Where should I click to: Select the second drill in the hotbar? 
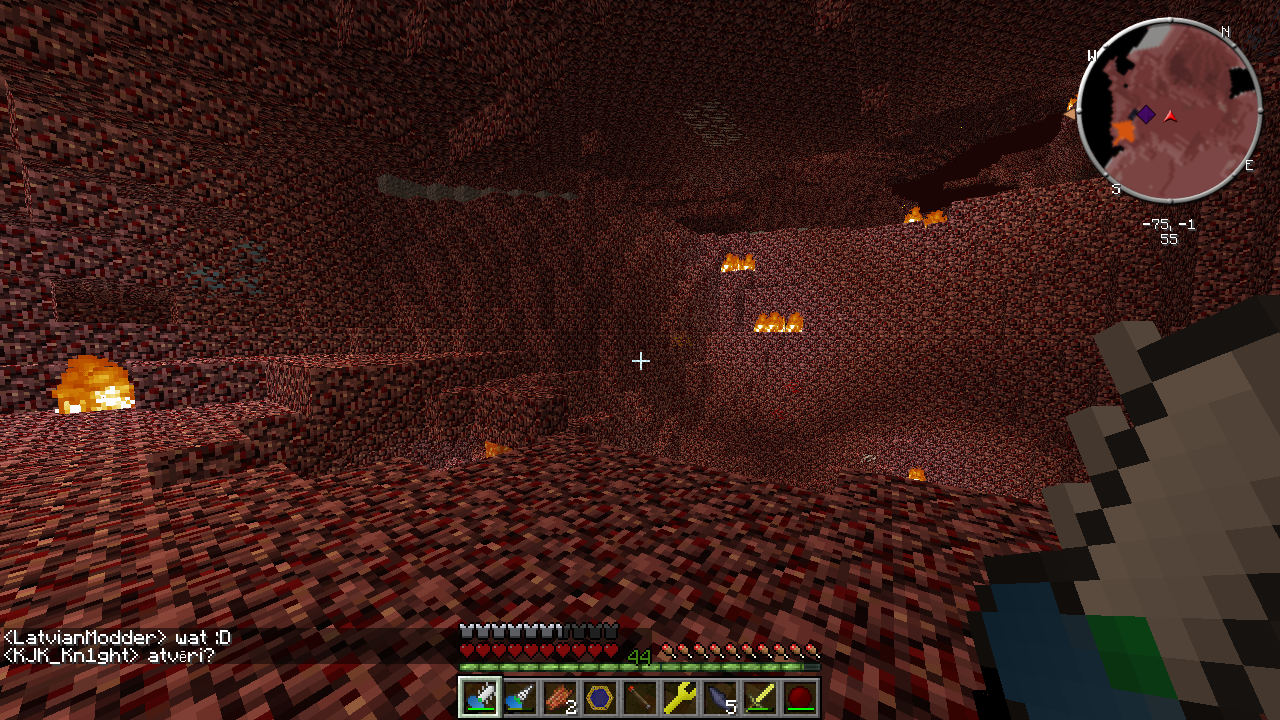(520, 697)
